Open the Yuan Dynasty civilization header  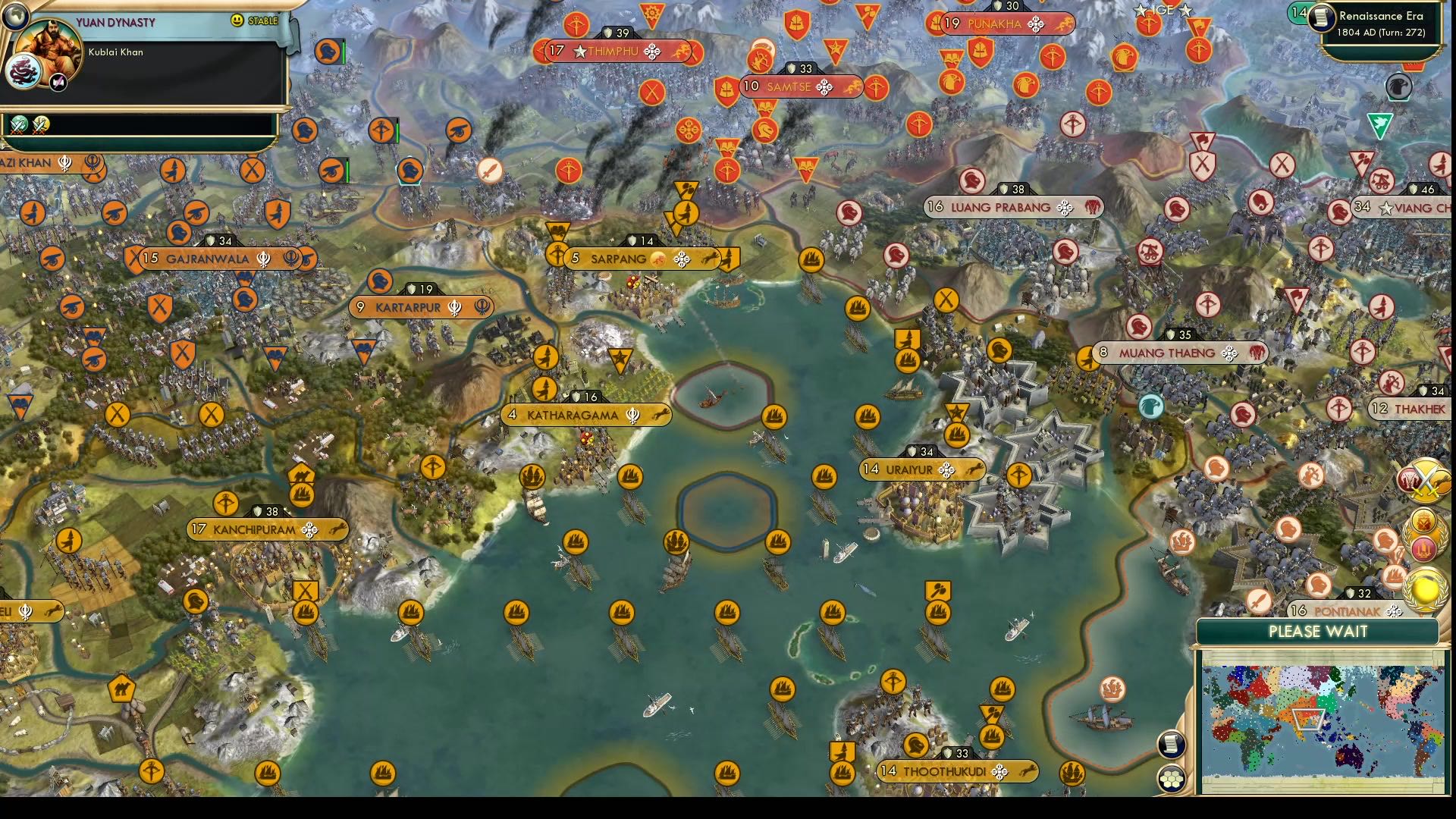click(x=114, y=22)
